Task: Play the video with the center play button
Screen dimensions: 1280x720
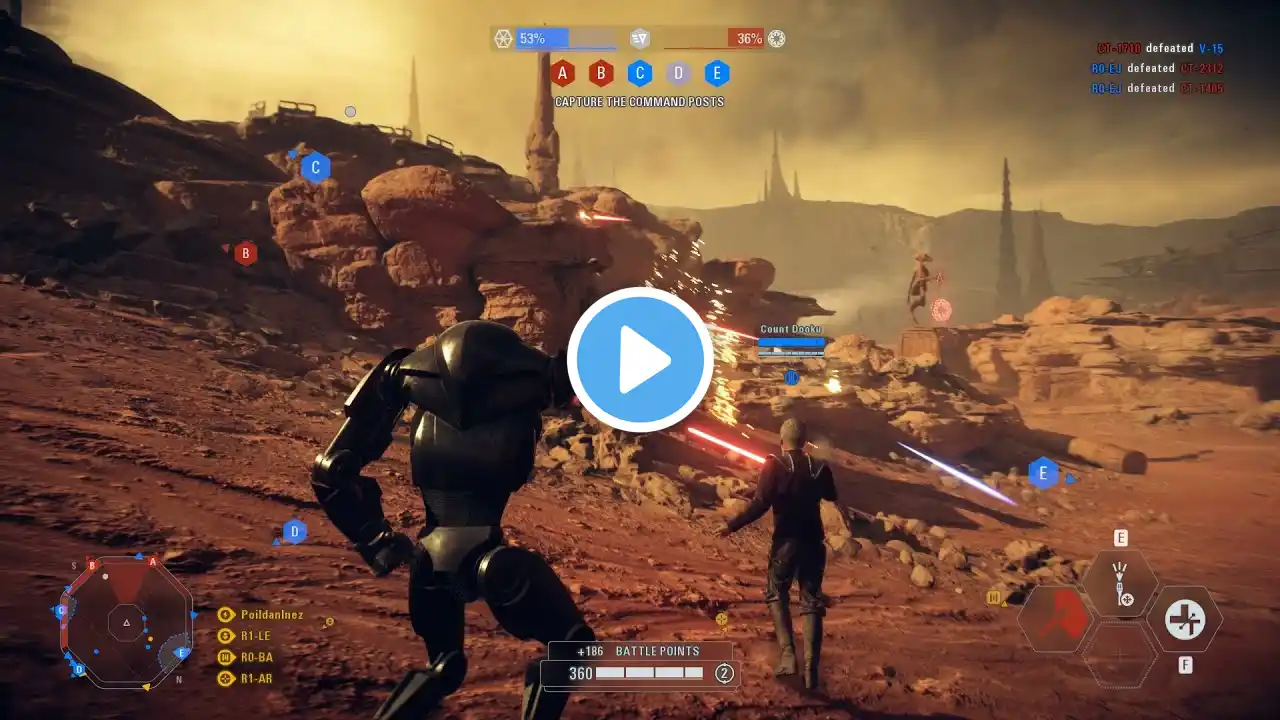Action: click(640, 360)
